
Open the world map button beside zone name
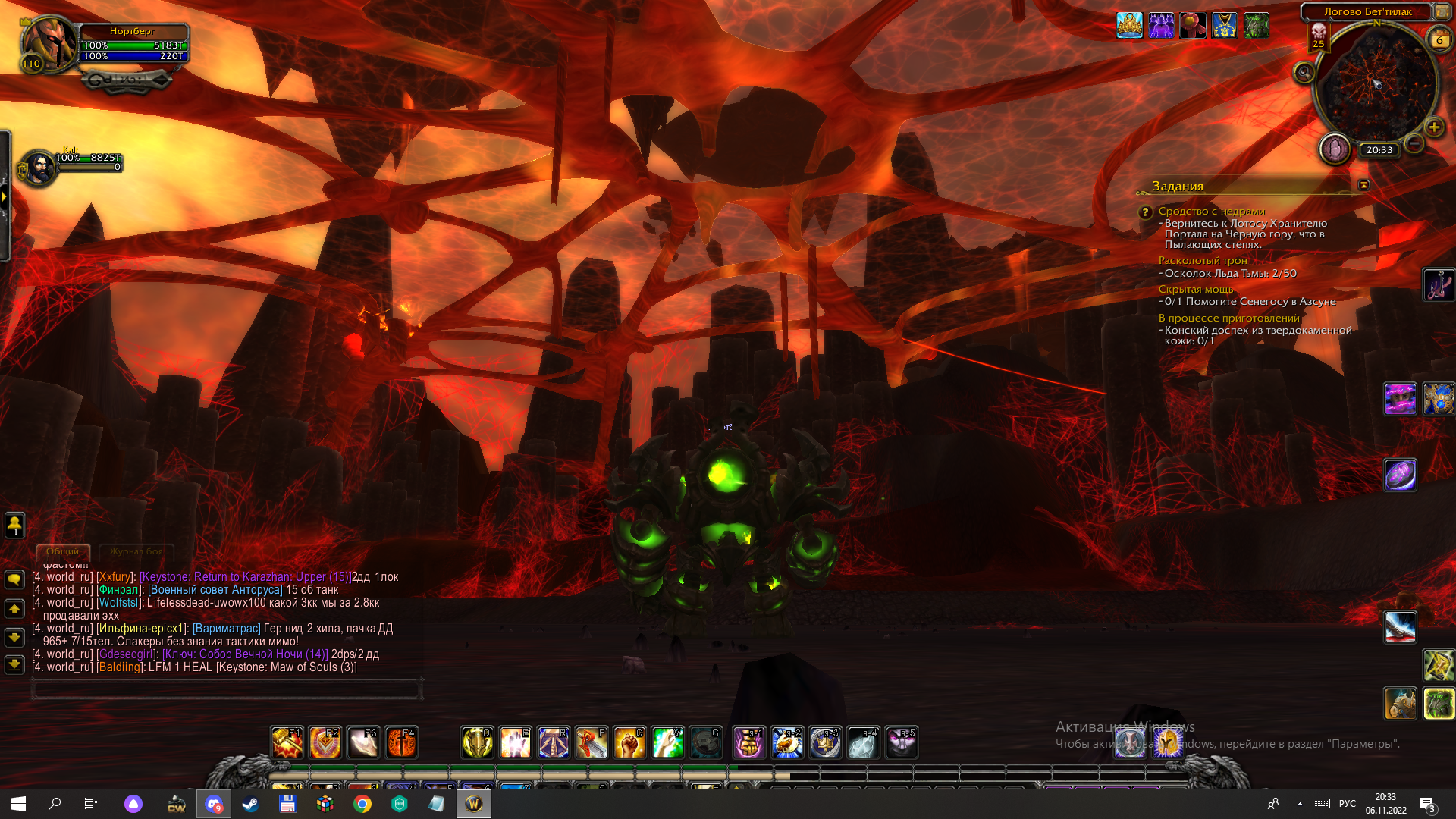point(1442,11)
